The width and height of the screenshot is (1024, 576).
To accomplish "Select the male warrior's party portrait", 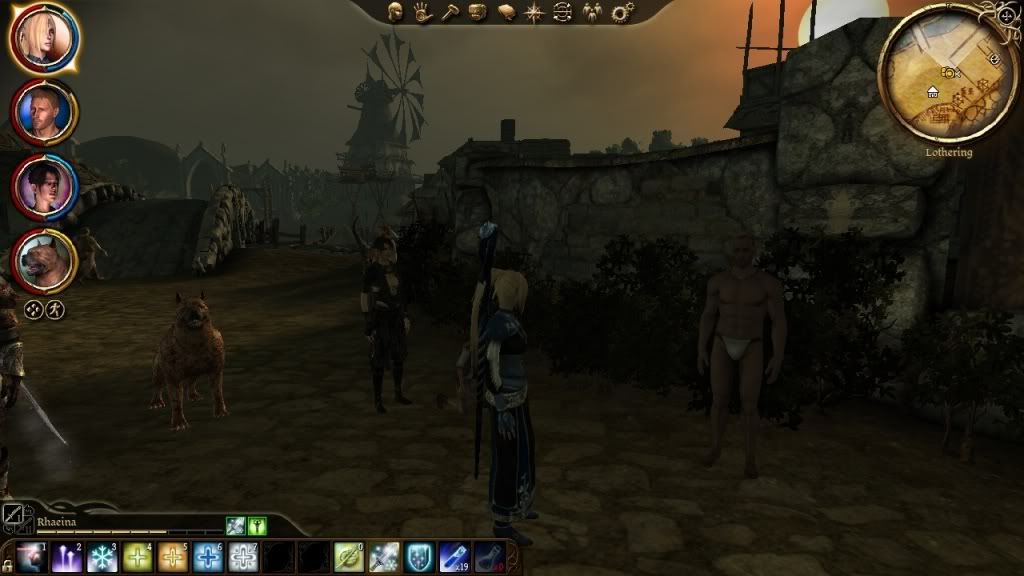I will click(x=44, y=112).
